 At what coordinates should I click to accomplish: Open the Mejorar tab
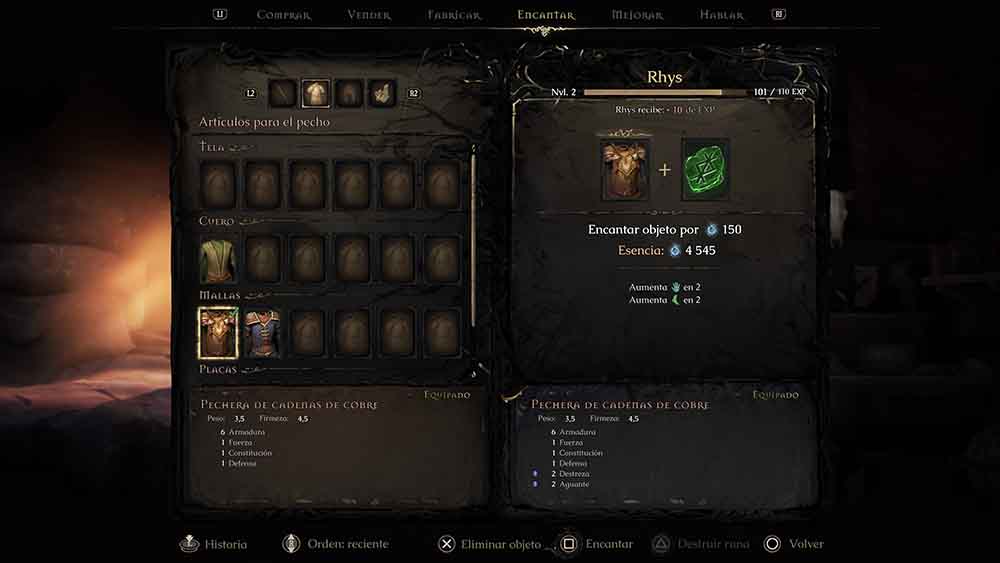637,15
